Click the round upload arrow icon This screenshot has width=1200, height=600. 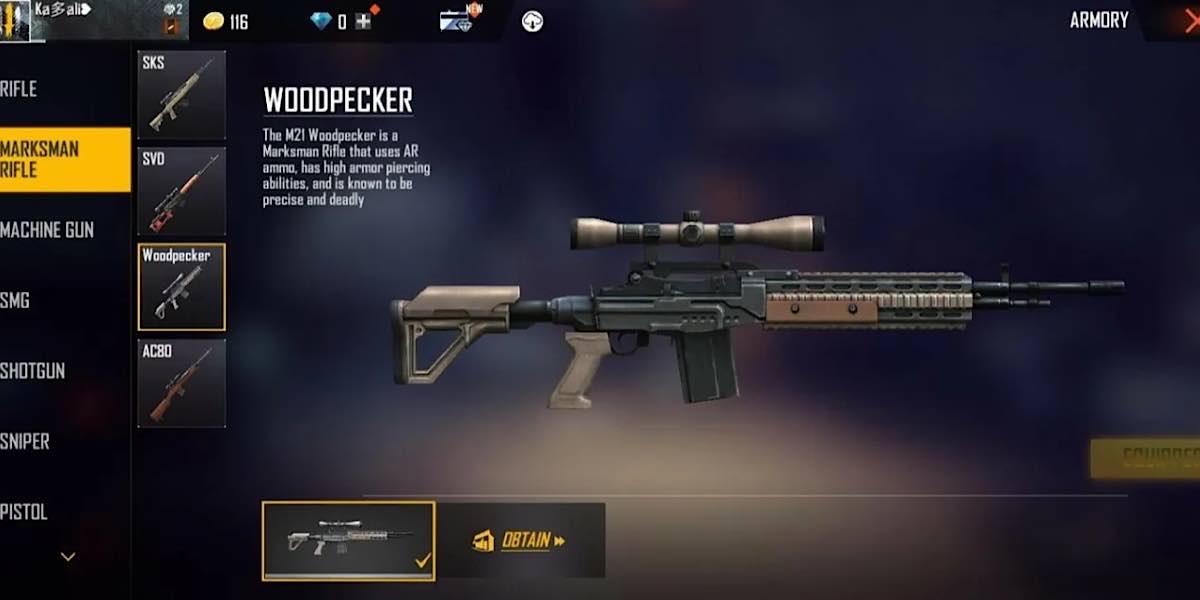pos(532,21)
